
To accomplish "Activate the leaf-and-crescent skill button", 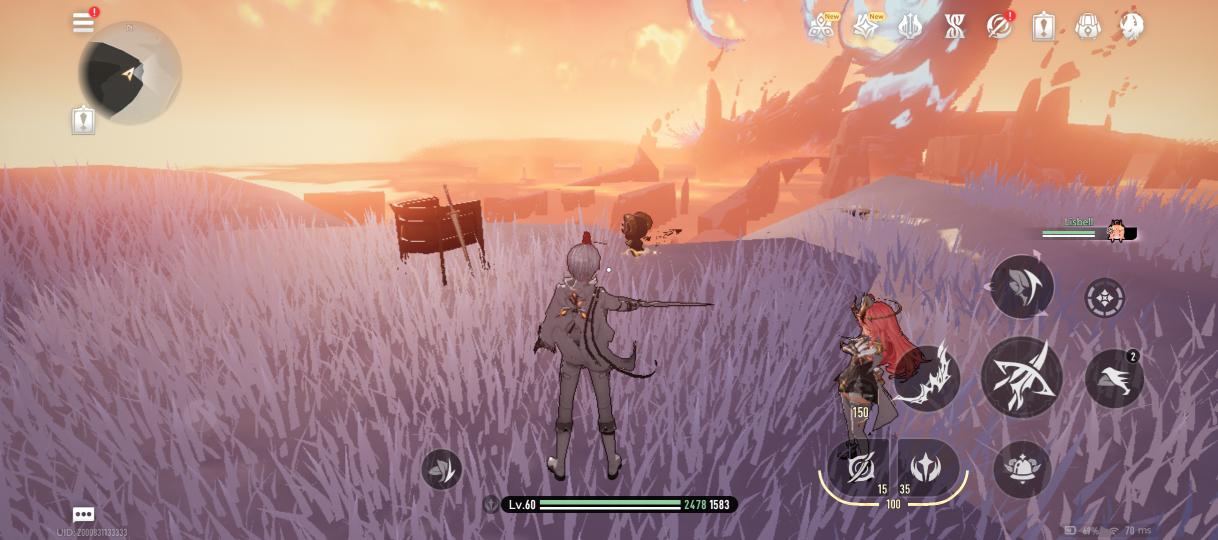I will (1021, 287).
